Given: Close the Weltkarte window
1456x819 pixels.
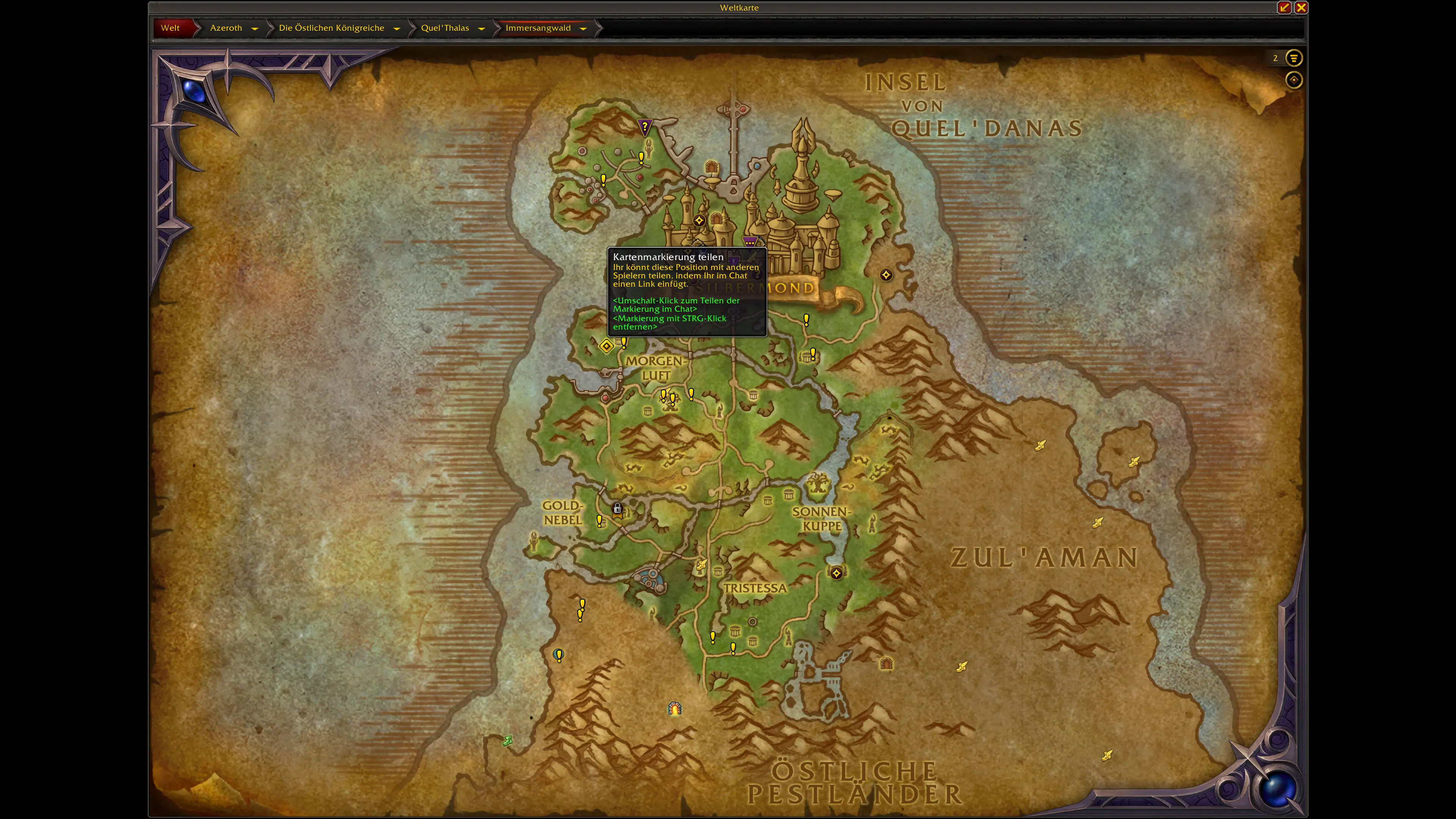Looking at the screenshot, I should 1301,7.
